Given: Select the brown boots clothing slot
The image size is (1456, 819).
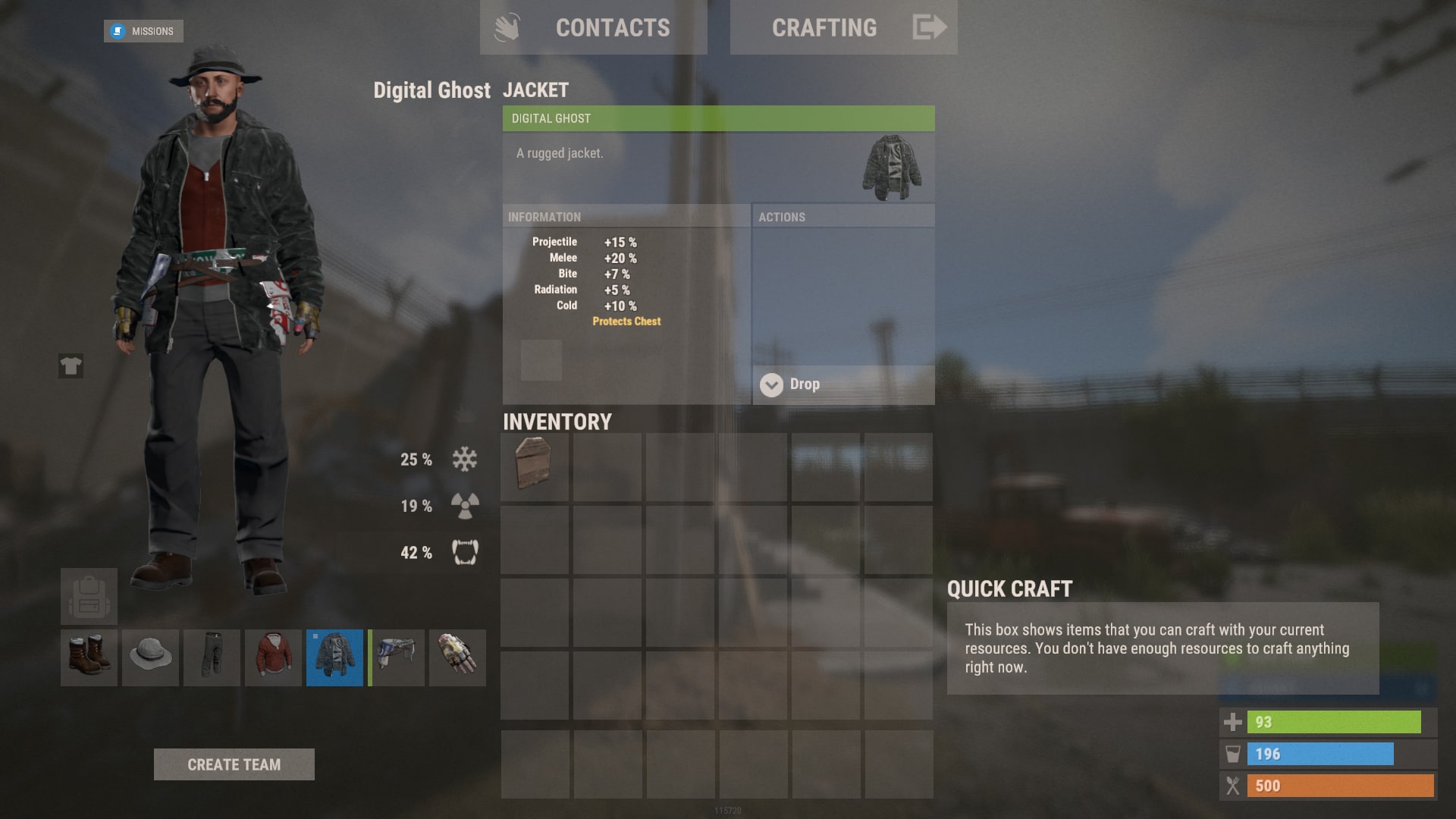Looking at the screenshot, I should pyautogui.click(x=88, y=657).
